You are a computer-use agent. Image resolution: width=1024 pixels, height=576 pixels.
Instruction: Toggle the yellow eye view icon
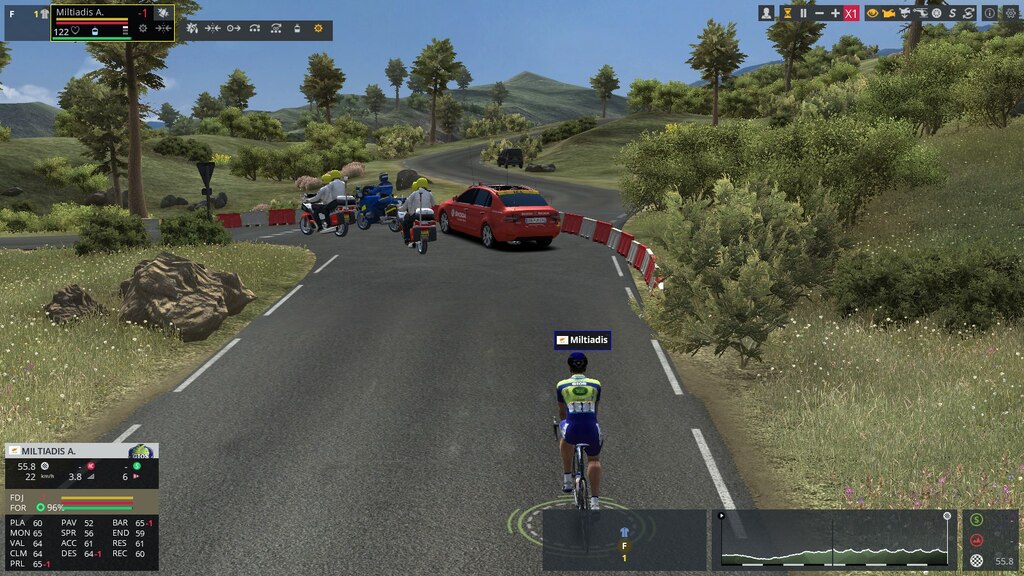(872, 13)
